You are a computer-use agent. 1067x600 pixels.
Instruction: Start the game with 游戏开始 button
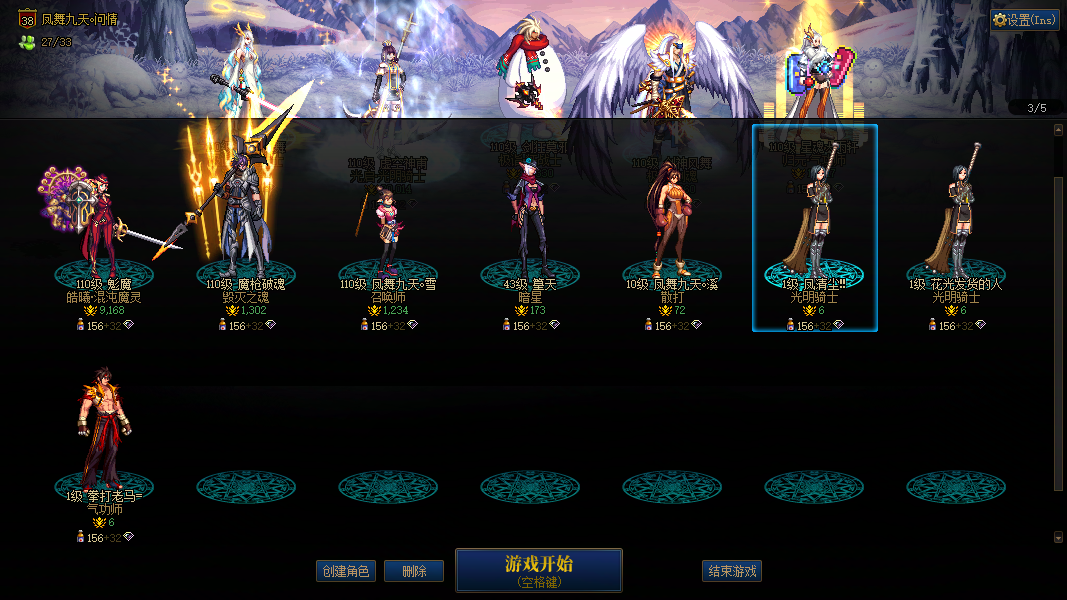click(538, 570)
